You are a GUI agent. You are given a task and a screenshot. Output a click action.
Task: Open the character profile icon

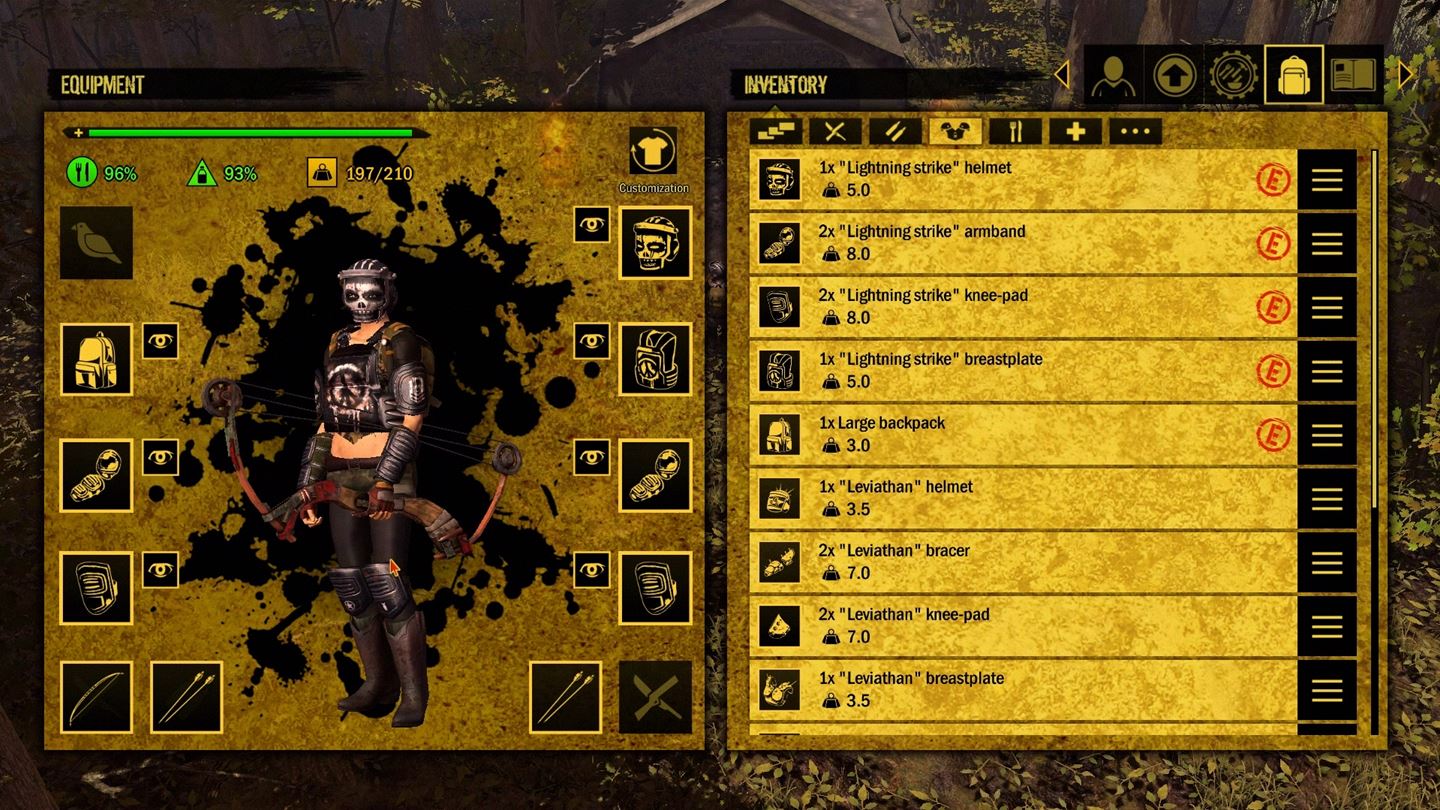pos(1114,74)
